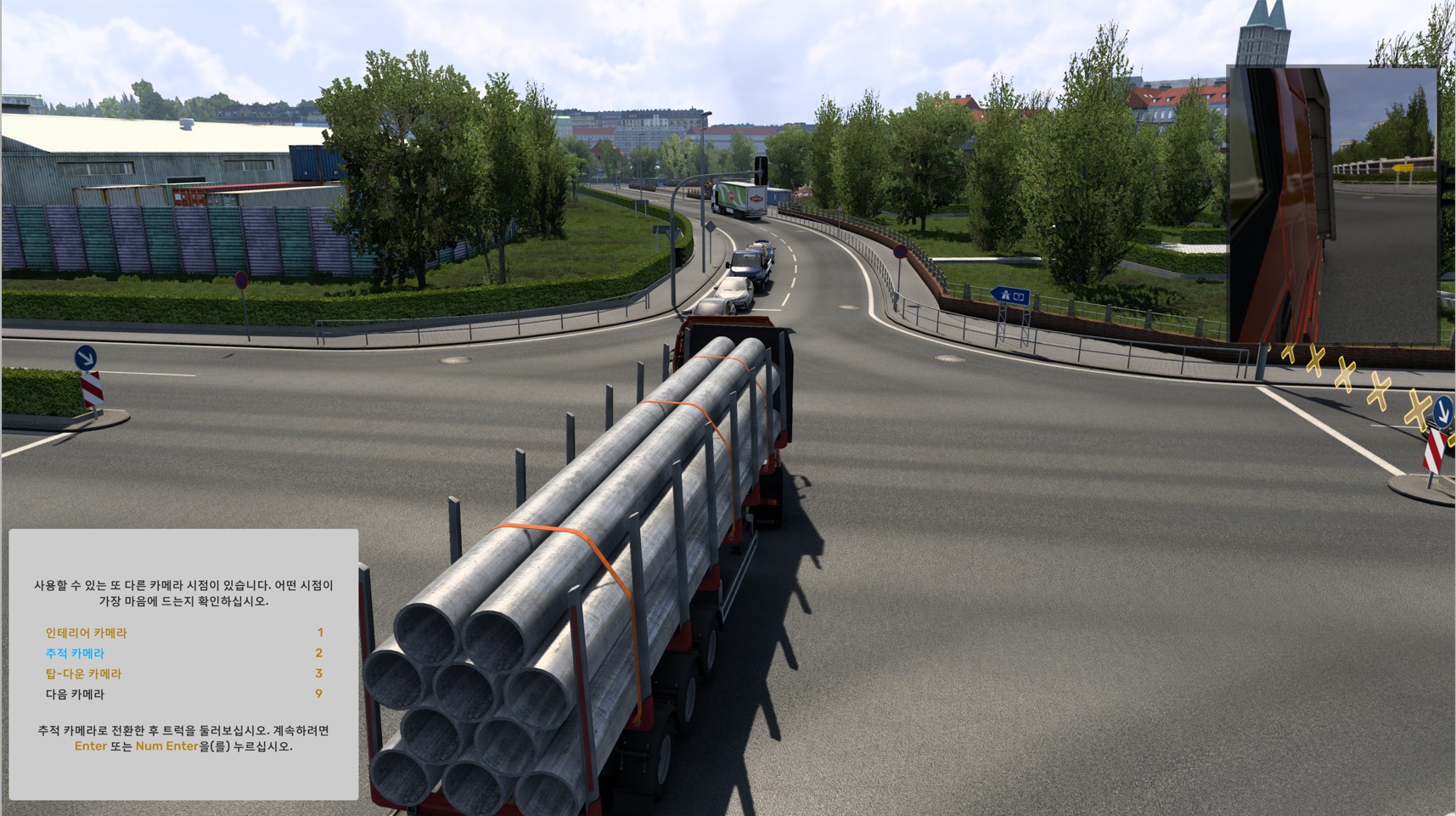Switch to 탑-다운 카메라 view

pos(83,673)
